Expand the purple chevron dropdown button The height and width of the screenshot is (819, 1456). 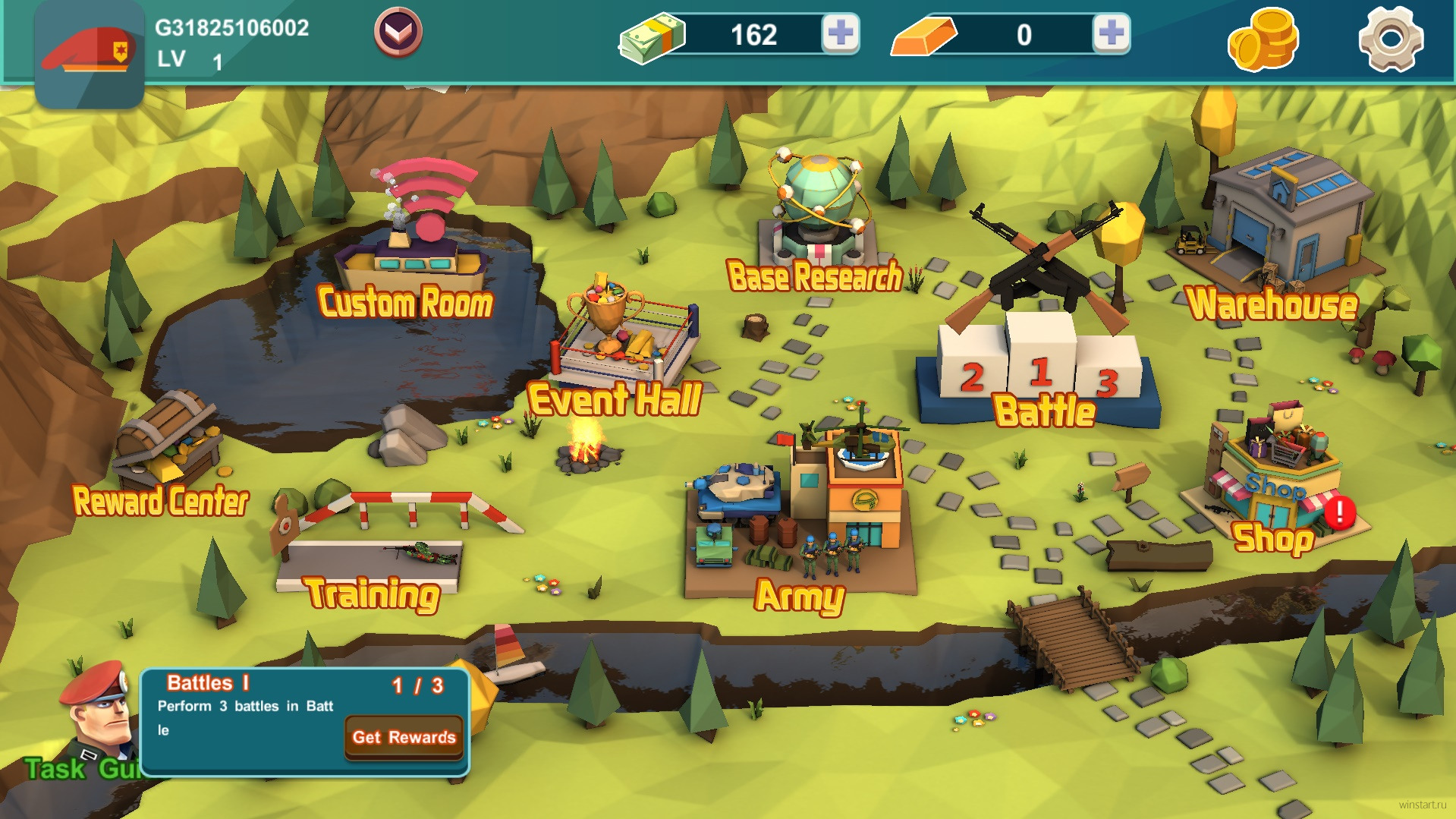pos(398,32)
